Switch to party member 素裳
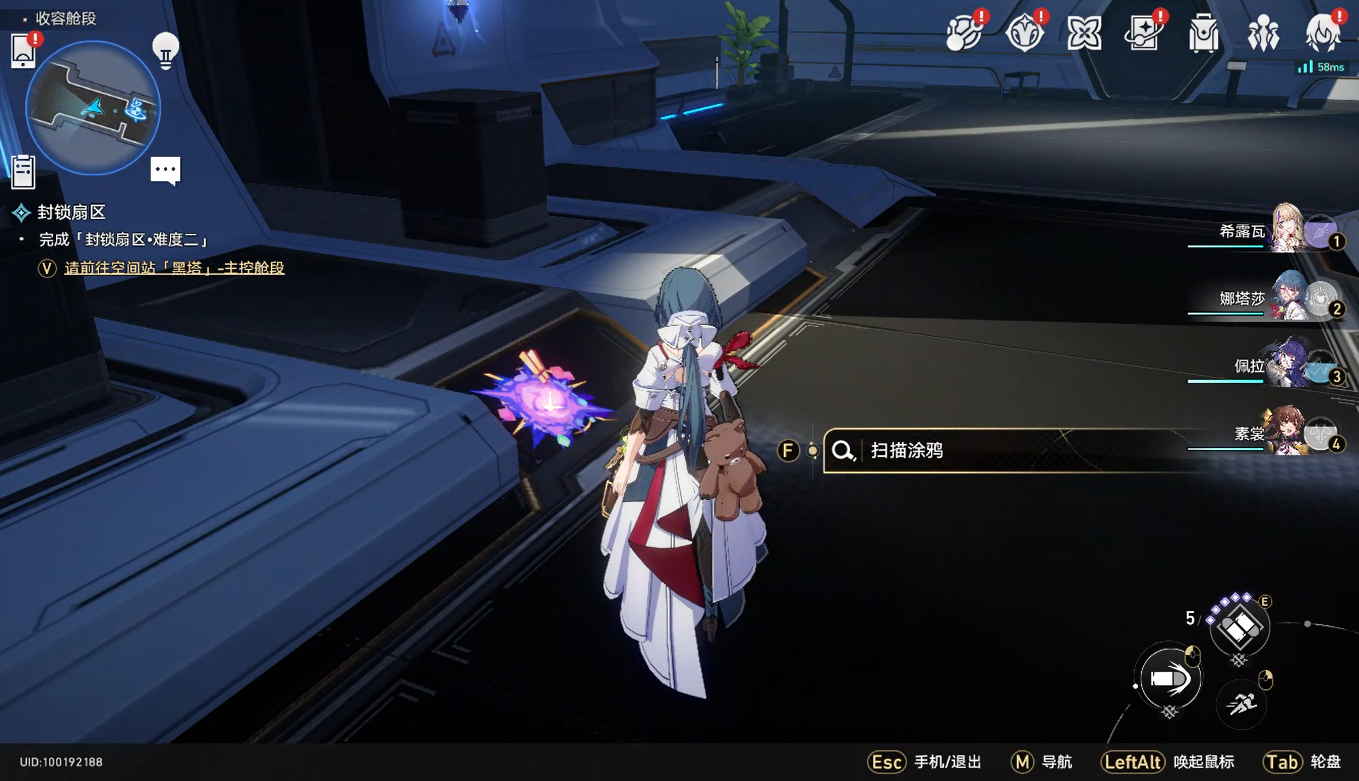The image size is (1359, 781). (x=1287, y=433)
